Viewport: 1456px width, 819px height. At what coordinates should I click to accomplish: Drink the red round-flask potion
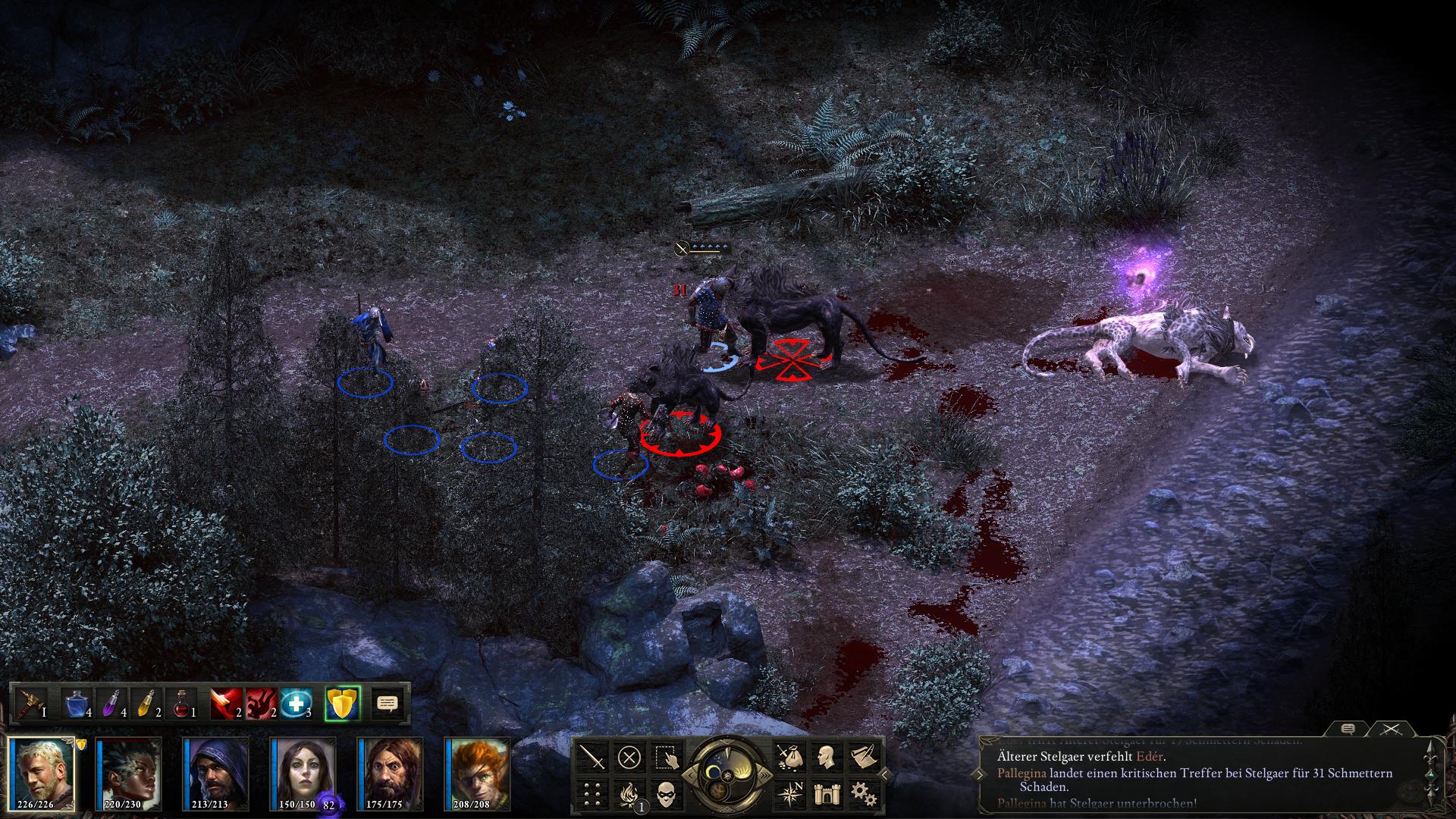[182, 704]
